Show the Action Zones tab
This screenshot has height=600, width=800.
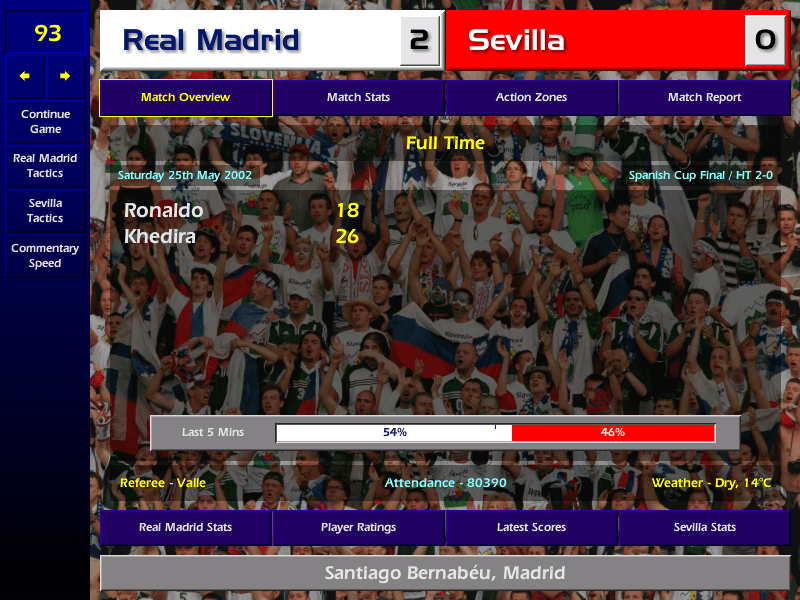click(x=531, y=98)
